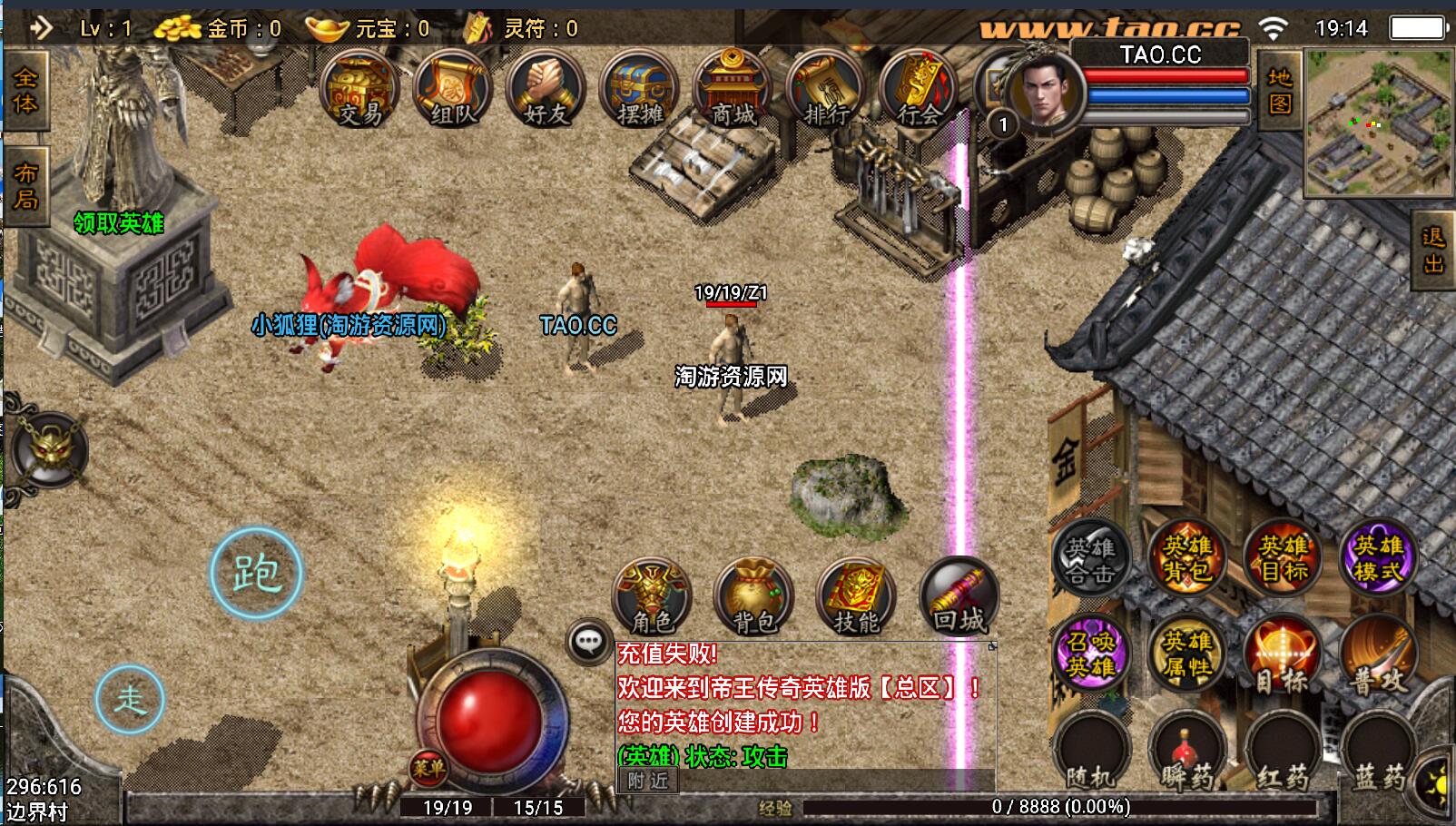
Task: Open the 背包 backpack
Action: tap(754, 596)
